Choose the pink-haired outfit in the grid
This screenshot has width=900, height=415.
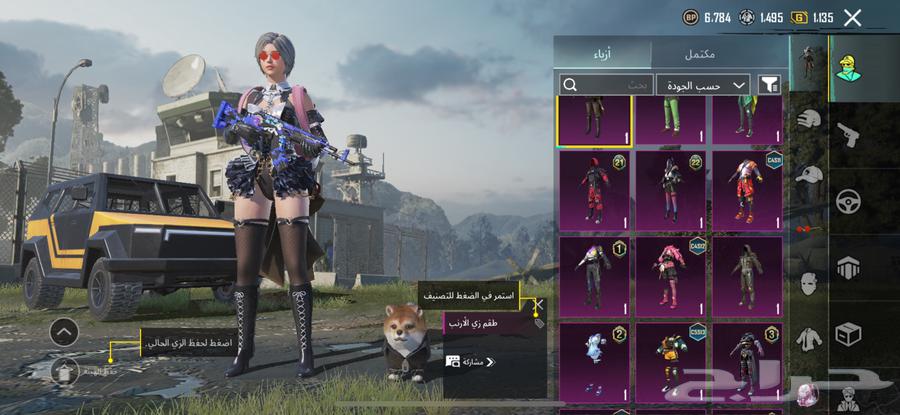(x=670, y=275)
